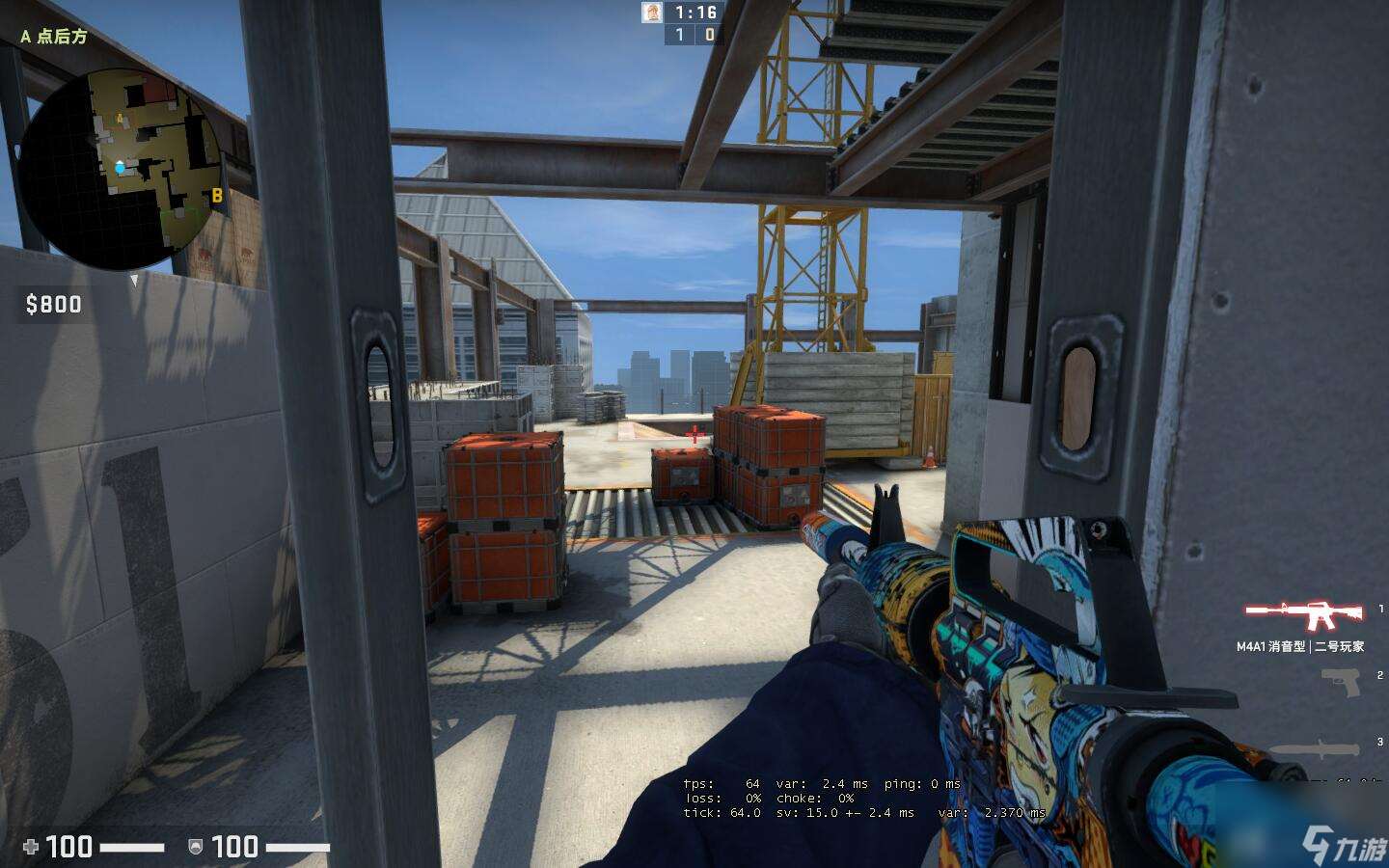Switch to the pistol weapon slot
The image size is (1389, 868).
1342,681
